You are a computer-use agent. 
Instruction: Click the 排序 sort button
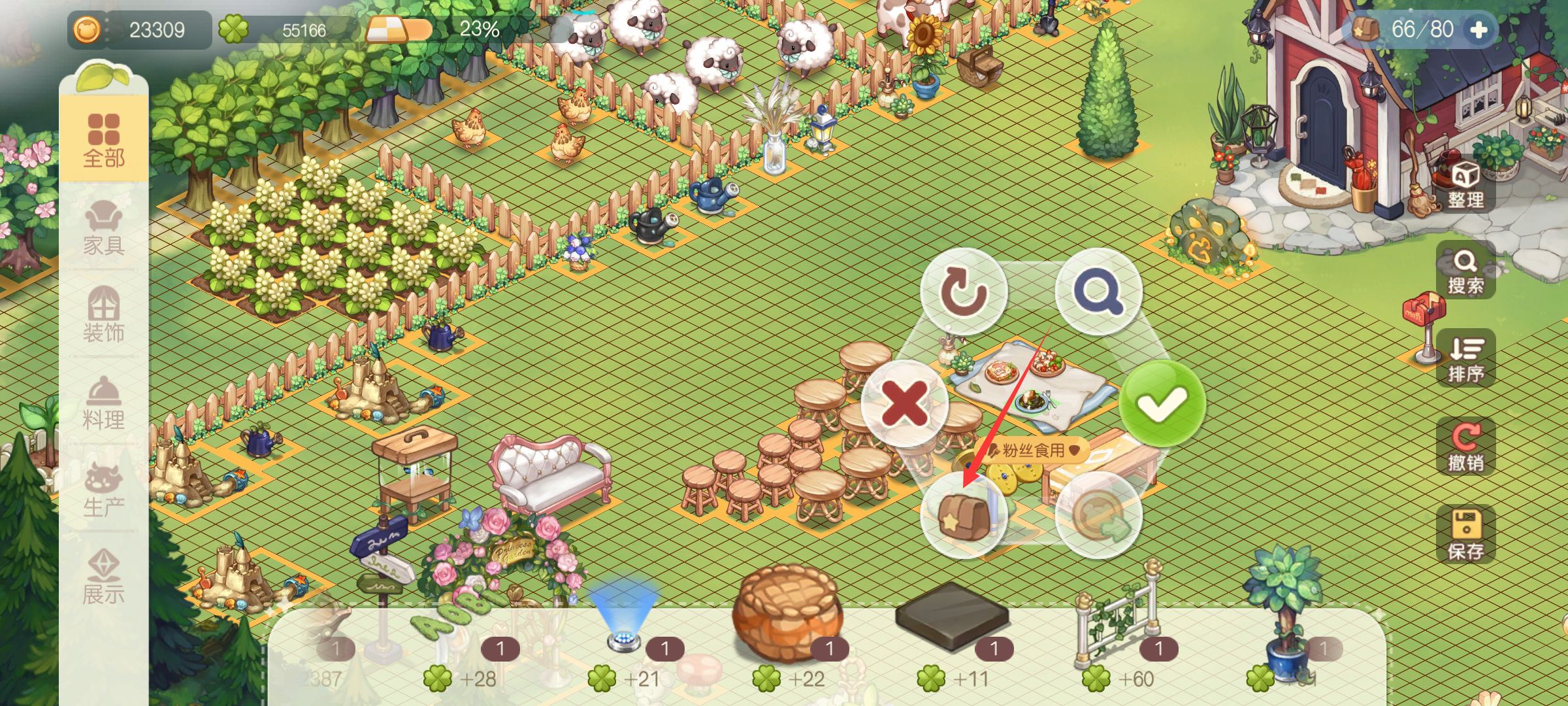pyautogui.click(x=1465, y=359)
